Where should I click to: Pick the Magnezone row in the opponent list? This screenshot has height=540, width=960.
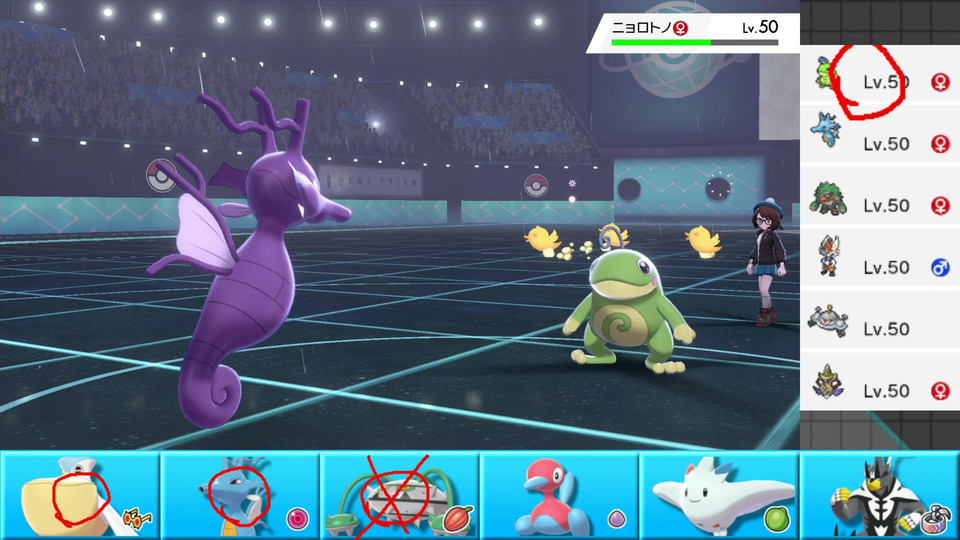880,329
